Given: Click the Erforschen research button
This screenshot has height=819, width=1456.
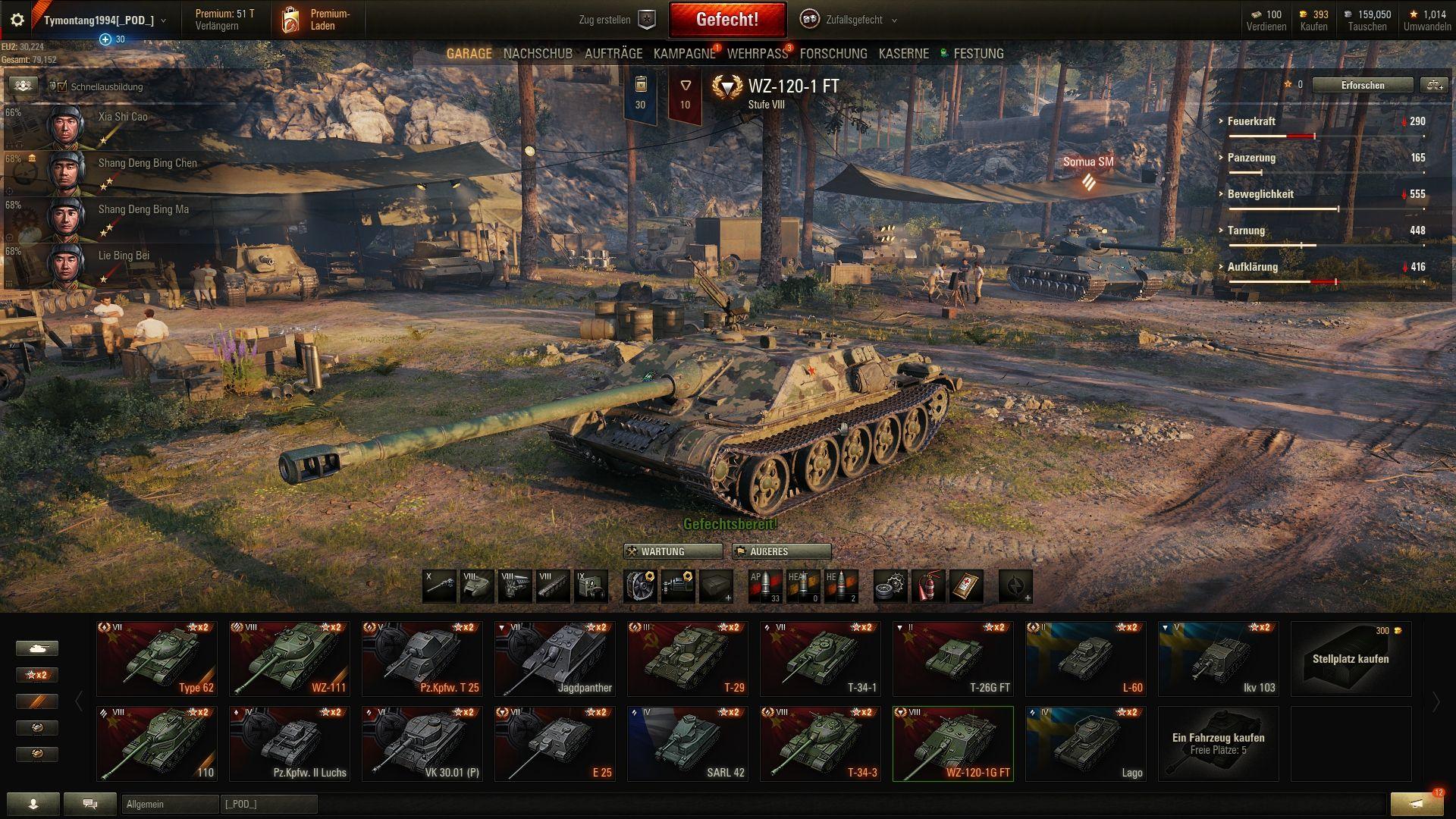Looking at the screenshot, I should 1362,86.
